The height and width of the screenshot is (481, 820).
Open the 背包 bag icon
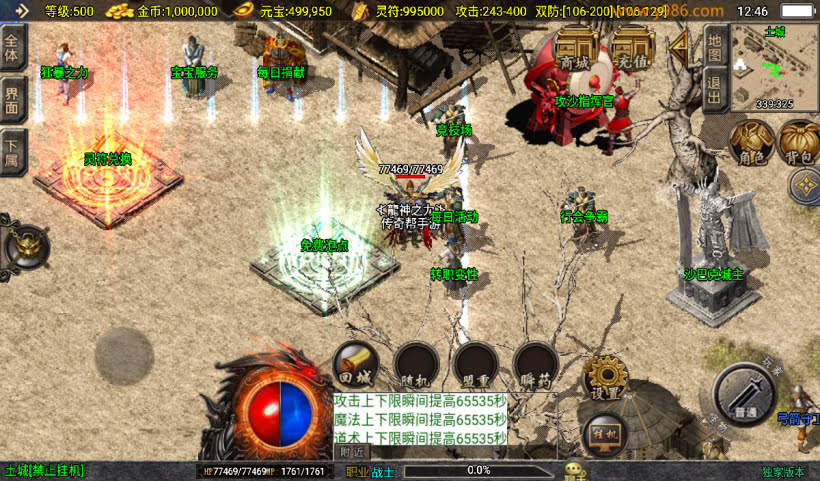[x=798, y=143]
